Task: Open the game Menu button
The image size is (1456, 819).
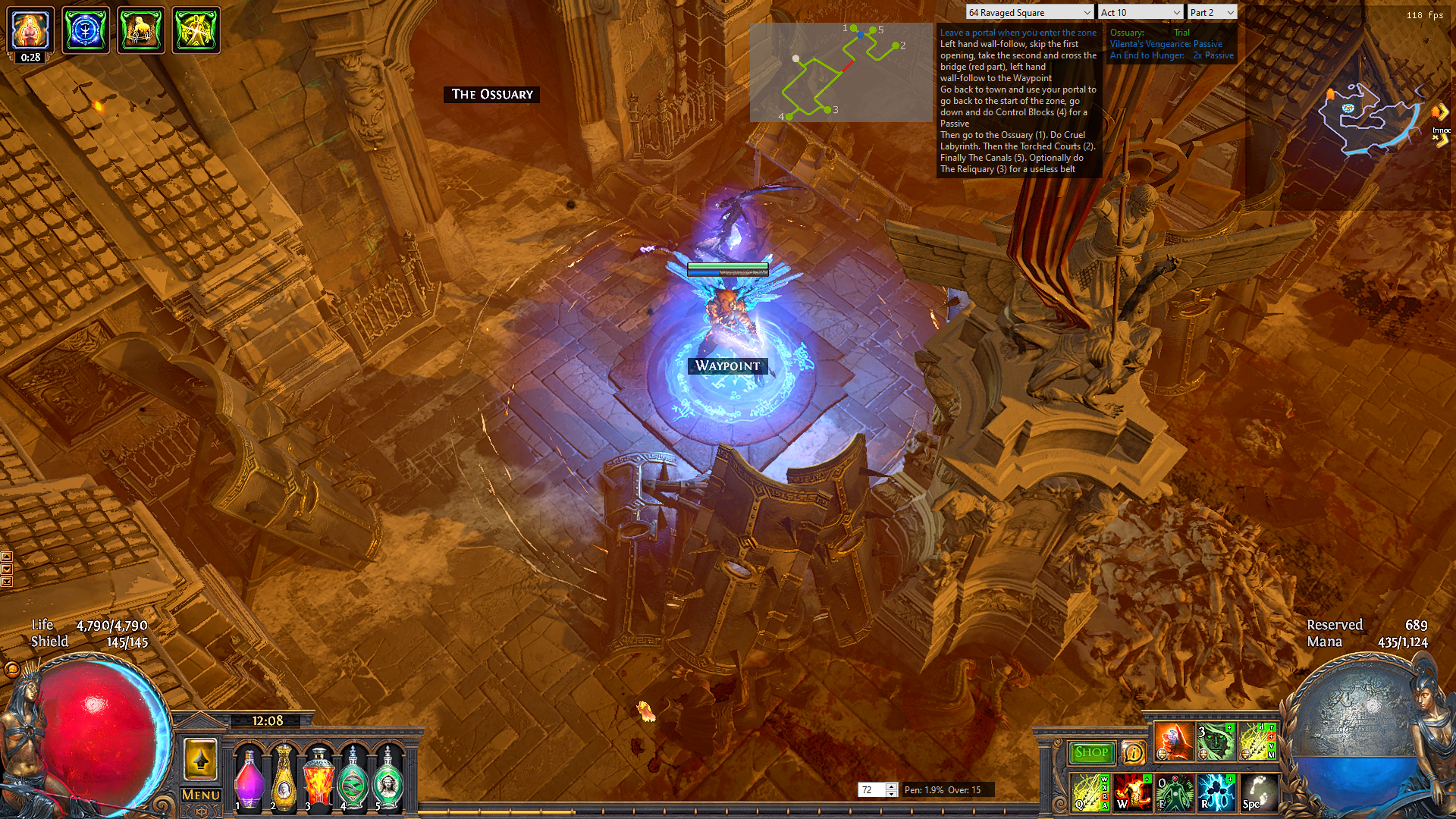Action: click(x=201, y=795)
